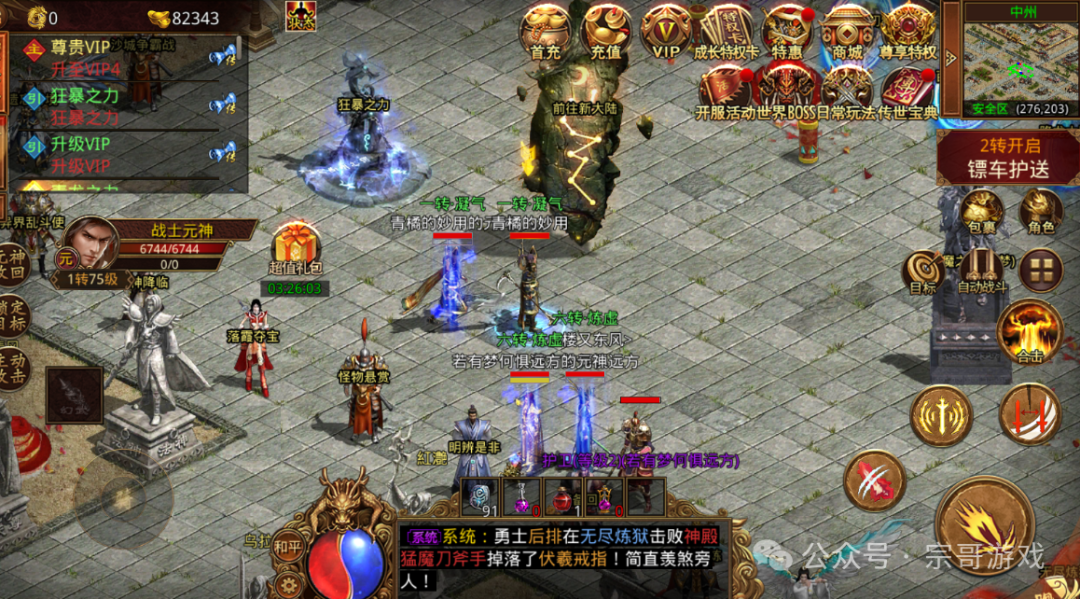Select the 镖车护送 escort event banner

tap(1008, 158)
